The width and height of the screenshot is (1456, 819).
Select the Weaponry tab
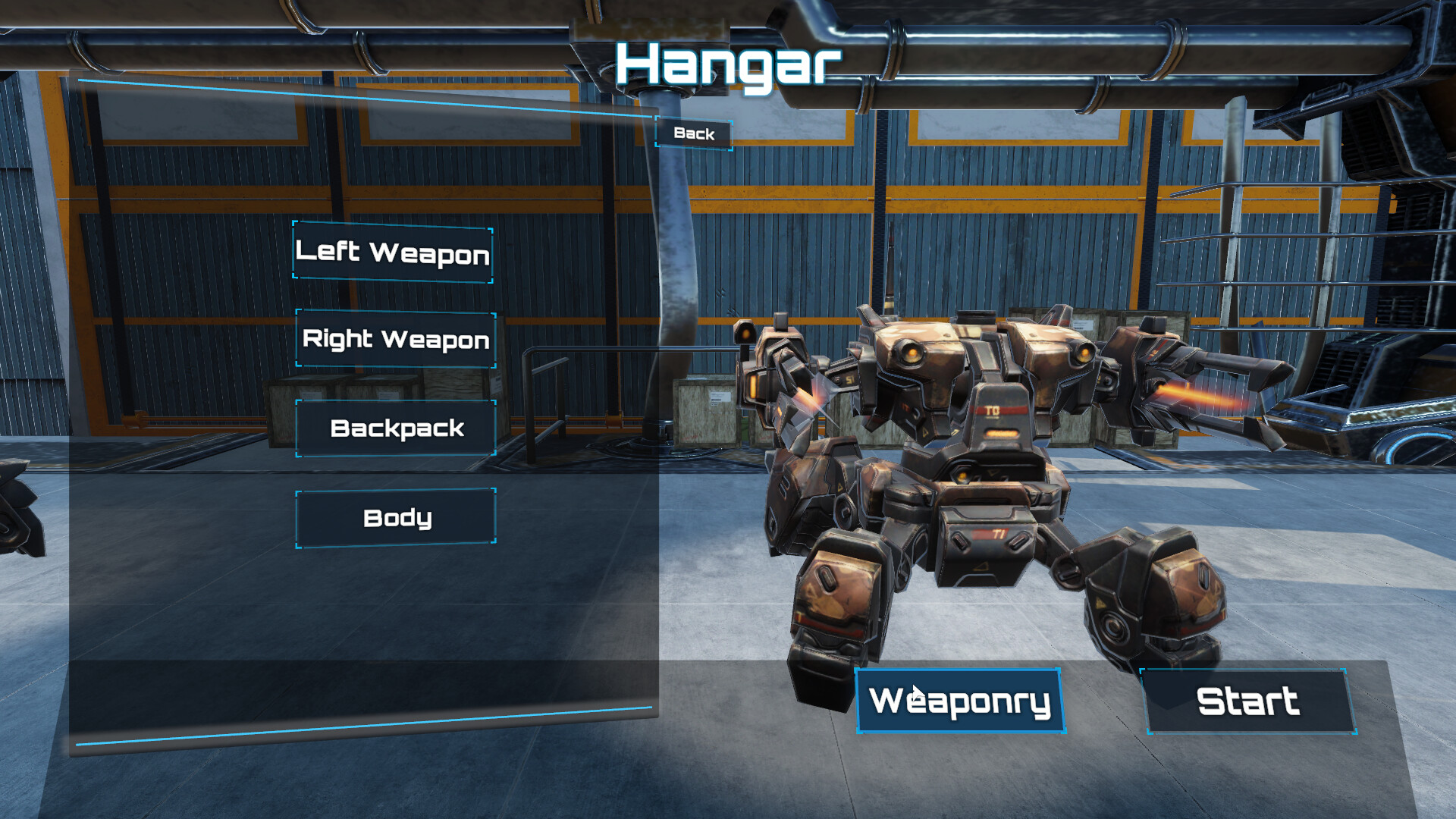pos(958,701)
